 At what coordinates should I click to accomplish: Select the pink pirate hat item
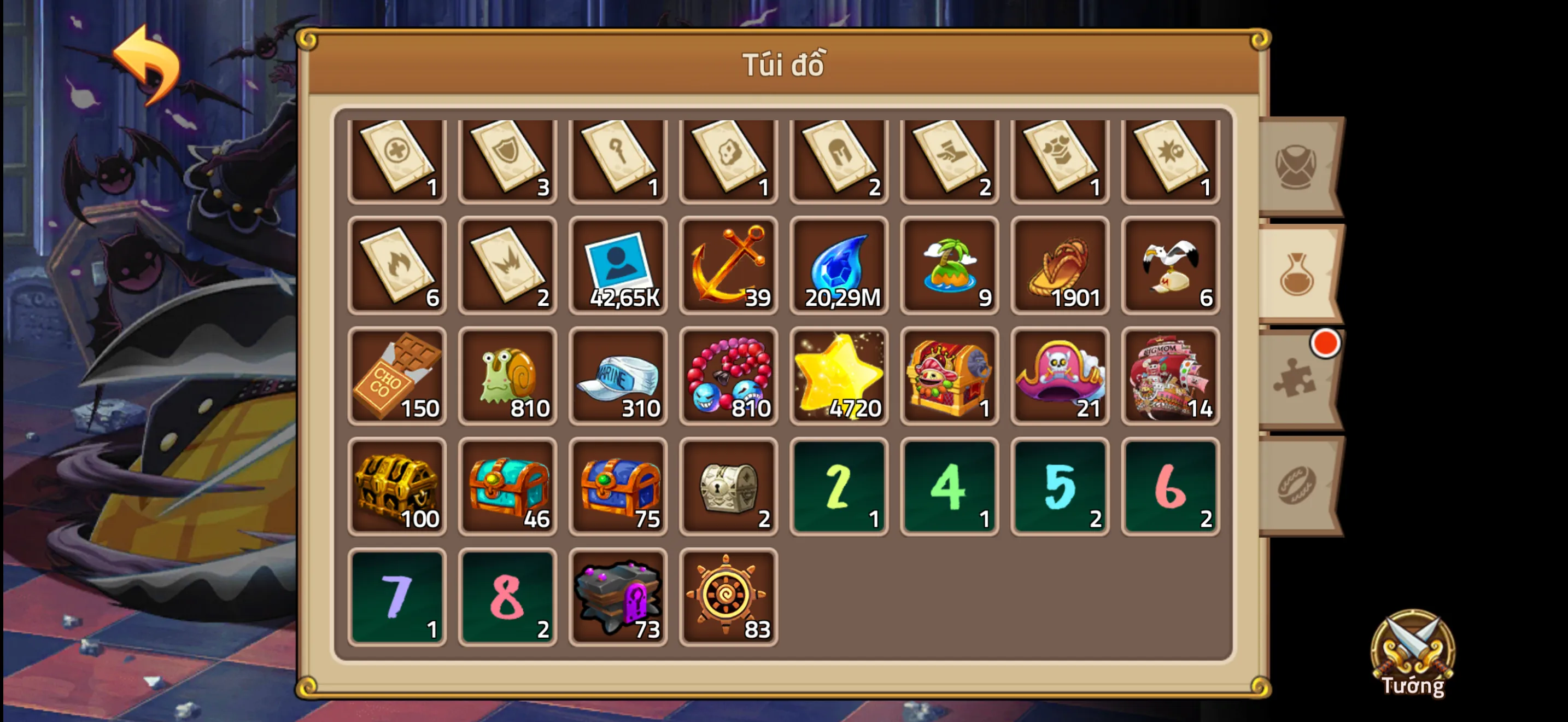[x=1061, y=376]
